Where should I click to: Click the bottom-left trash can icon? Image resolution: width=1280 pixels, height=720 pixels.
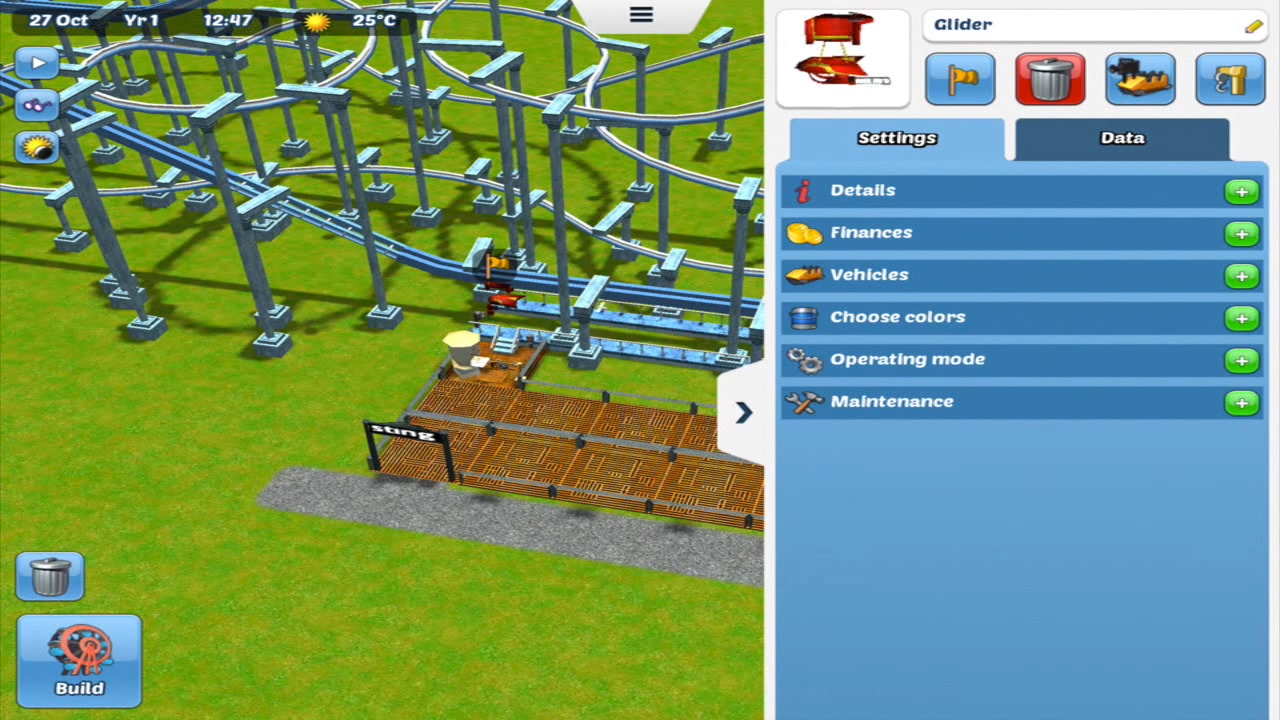click(50, 575)
